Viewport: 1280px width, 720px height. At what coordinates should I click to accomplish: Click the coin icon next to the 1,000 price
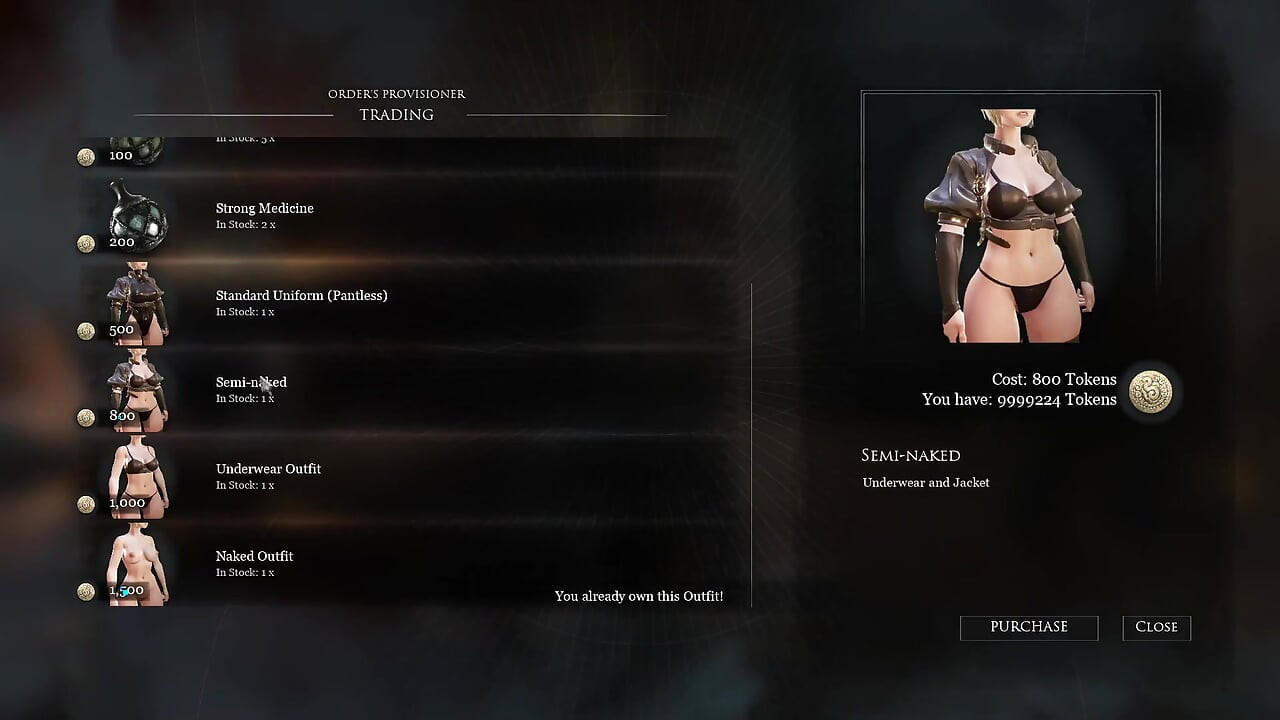(86, 504)
